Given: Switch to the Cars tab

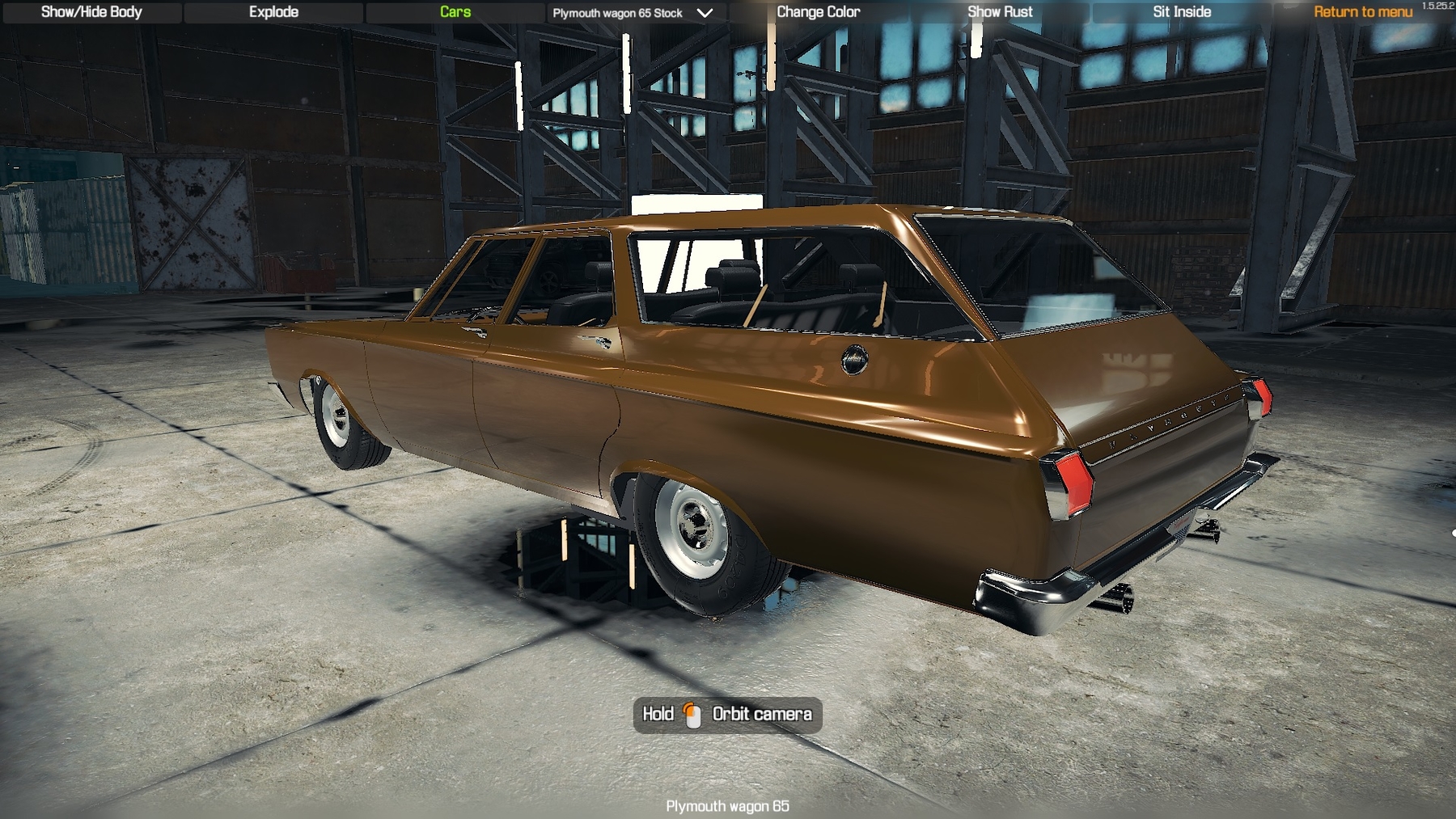Looking at the screenshot, I should [x=455, y=12].
